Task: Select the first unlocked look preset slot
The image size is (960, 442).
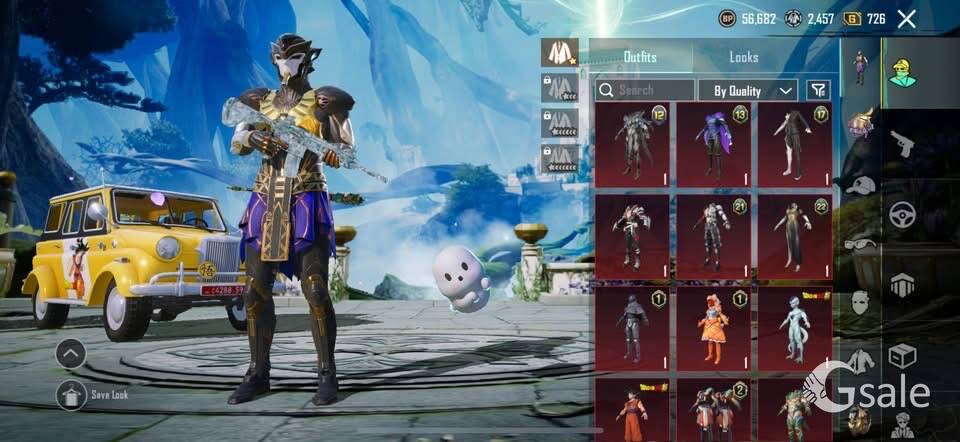Action: tap(559, 53)
